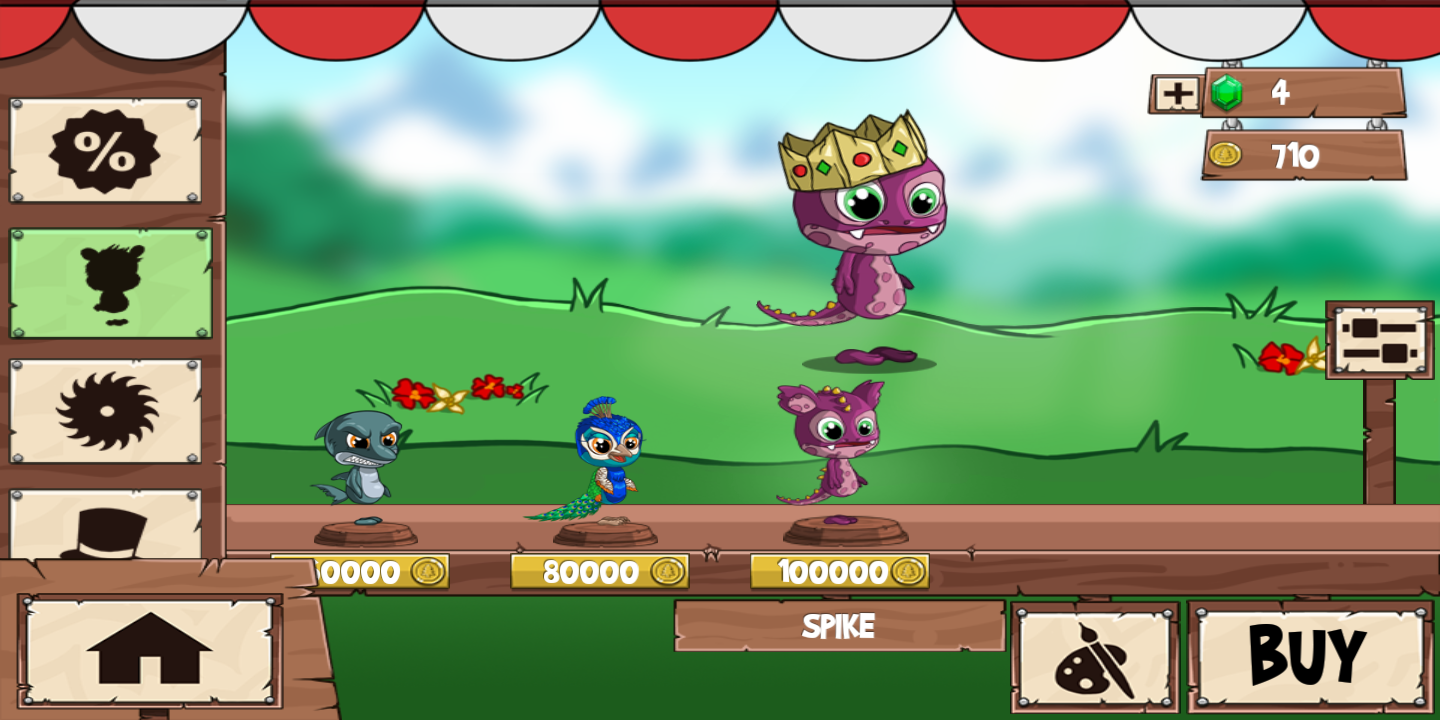Click the sliders settings signpost icon
Image resolution: width=1440 pixels, height=720 pixels.
pyautogui.click(x=1377, y=341)
